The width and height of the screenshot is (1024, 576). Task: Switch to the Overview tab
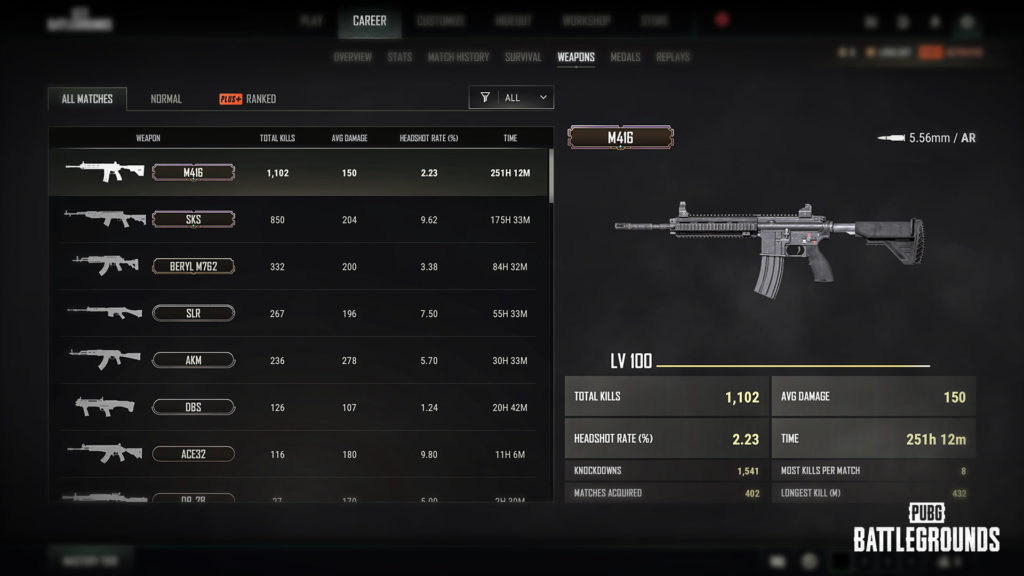(352, 57)
